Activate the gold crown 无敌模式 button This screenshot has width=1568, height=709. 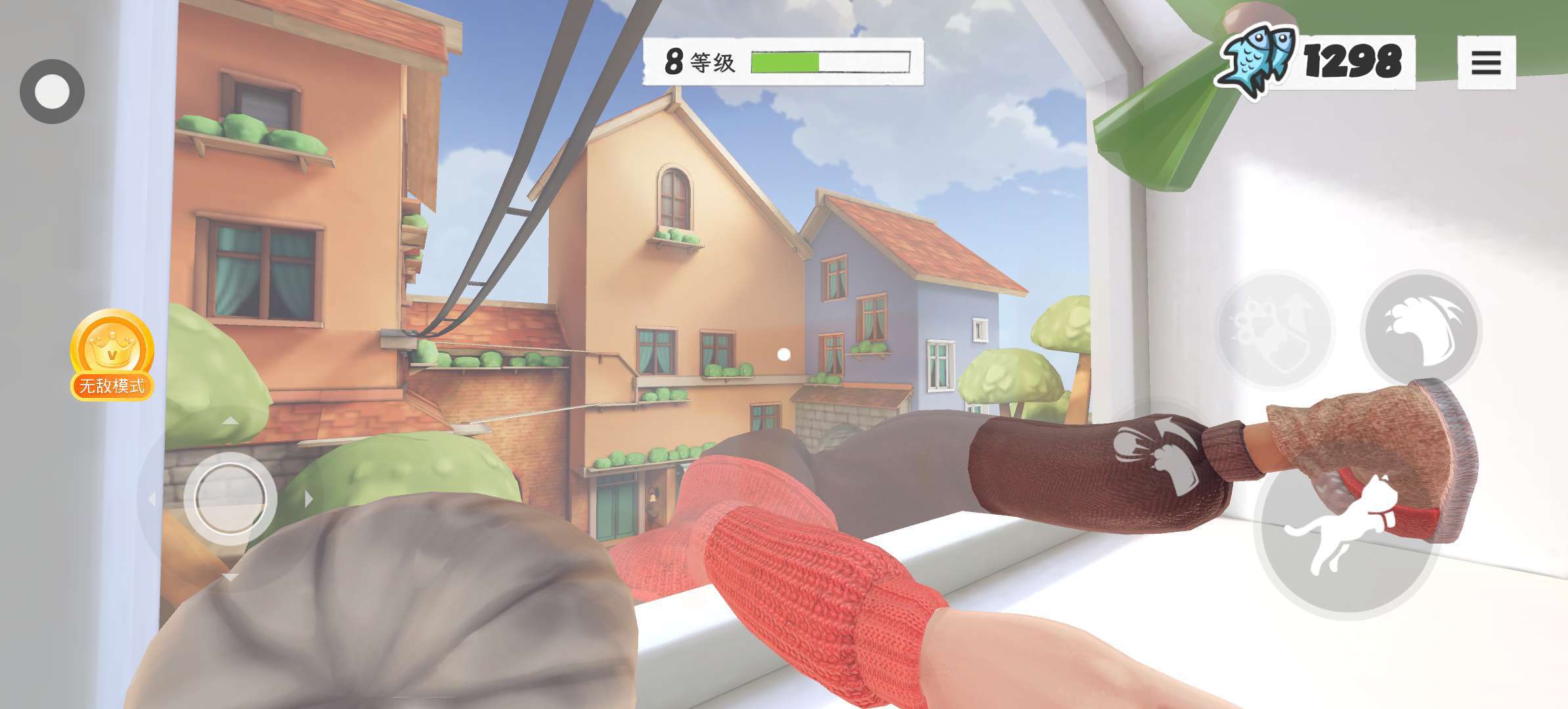tap(112, 355)
